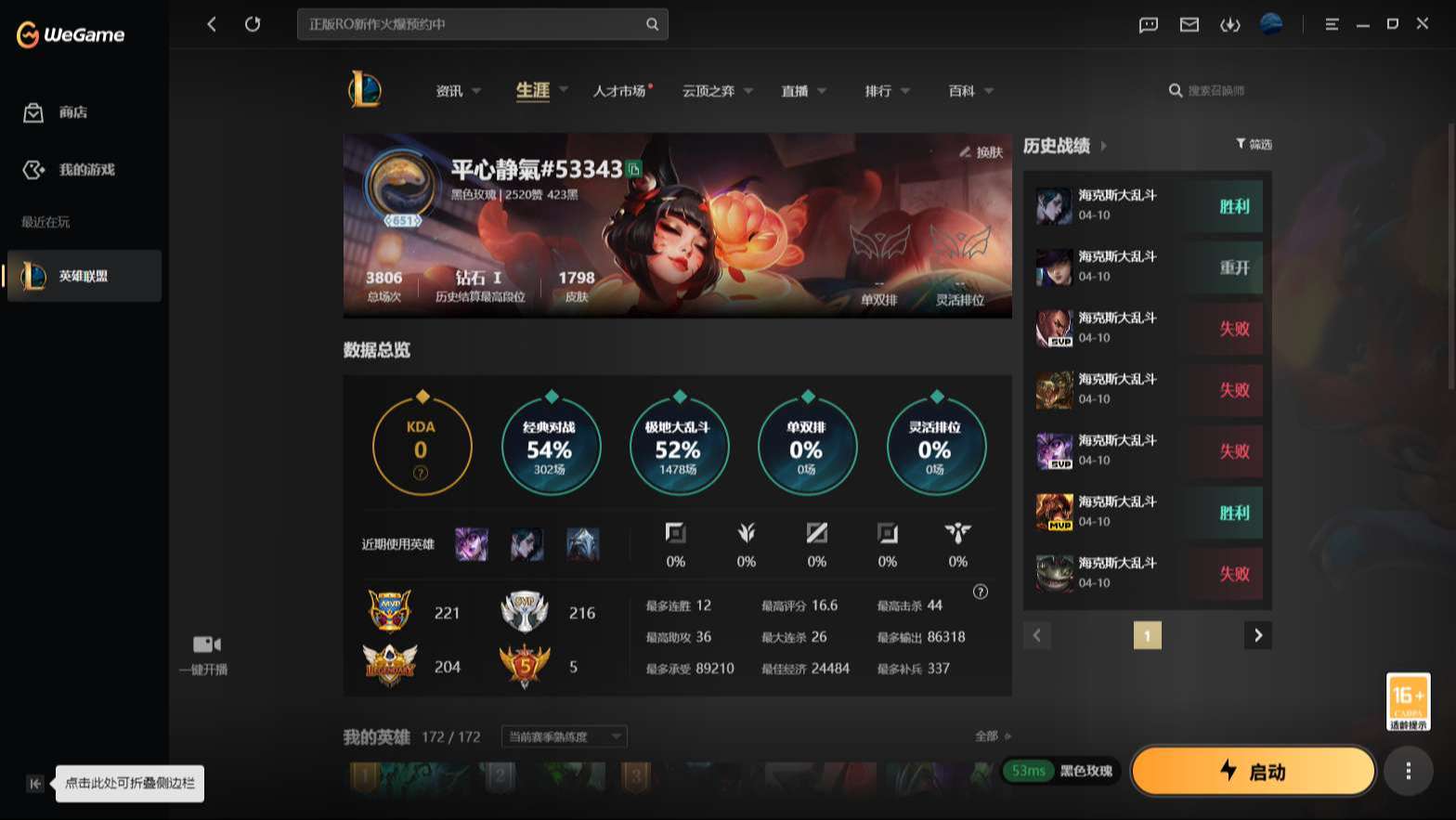
Task: Expand the 云顶之弈 menu chevron
Action: point(751,91)
